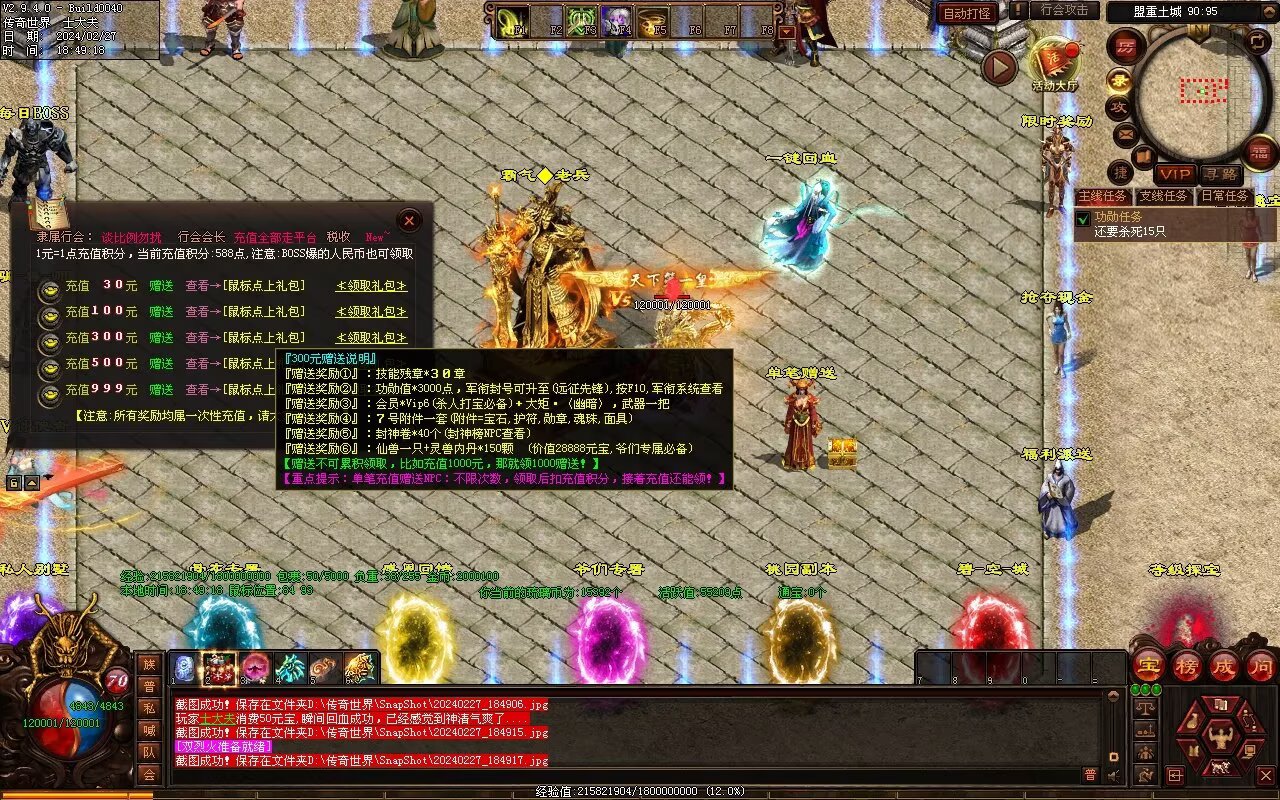Switch to the 日常任务 daily quest tab

click(1225, 197)
